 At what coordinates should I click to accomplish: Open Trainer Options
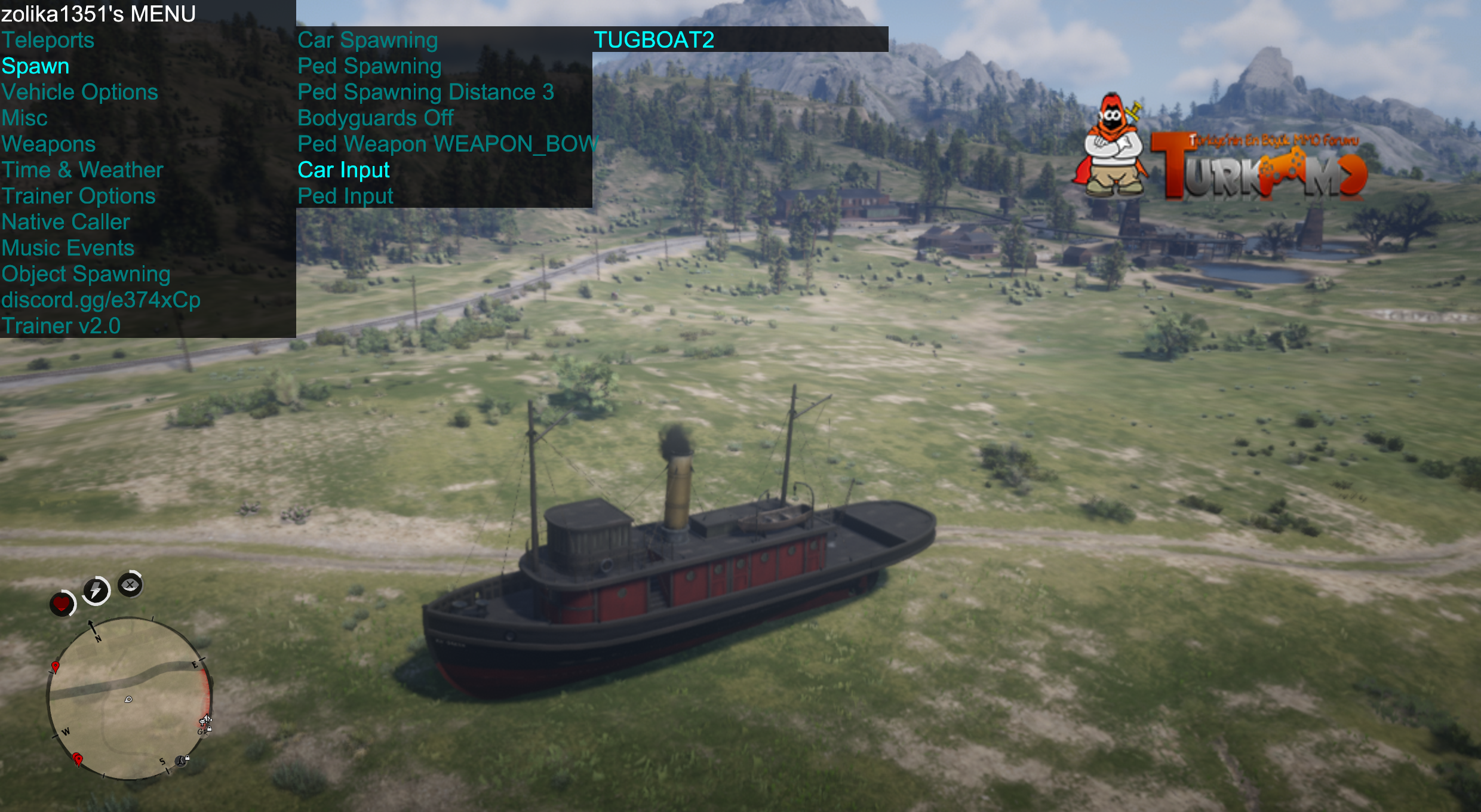point(78,196)
